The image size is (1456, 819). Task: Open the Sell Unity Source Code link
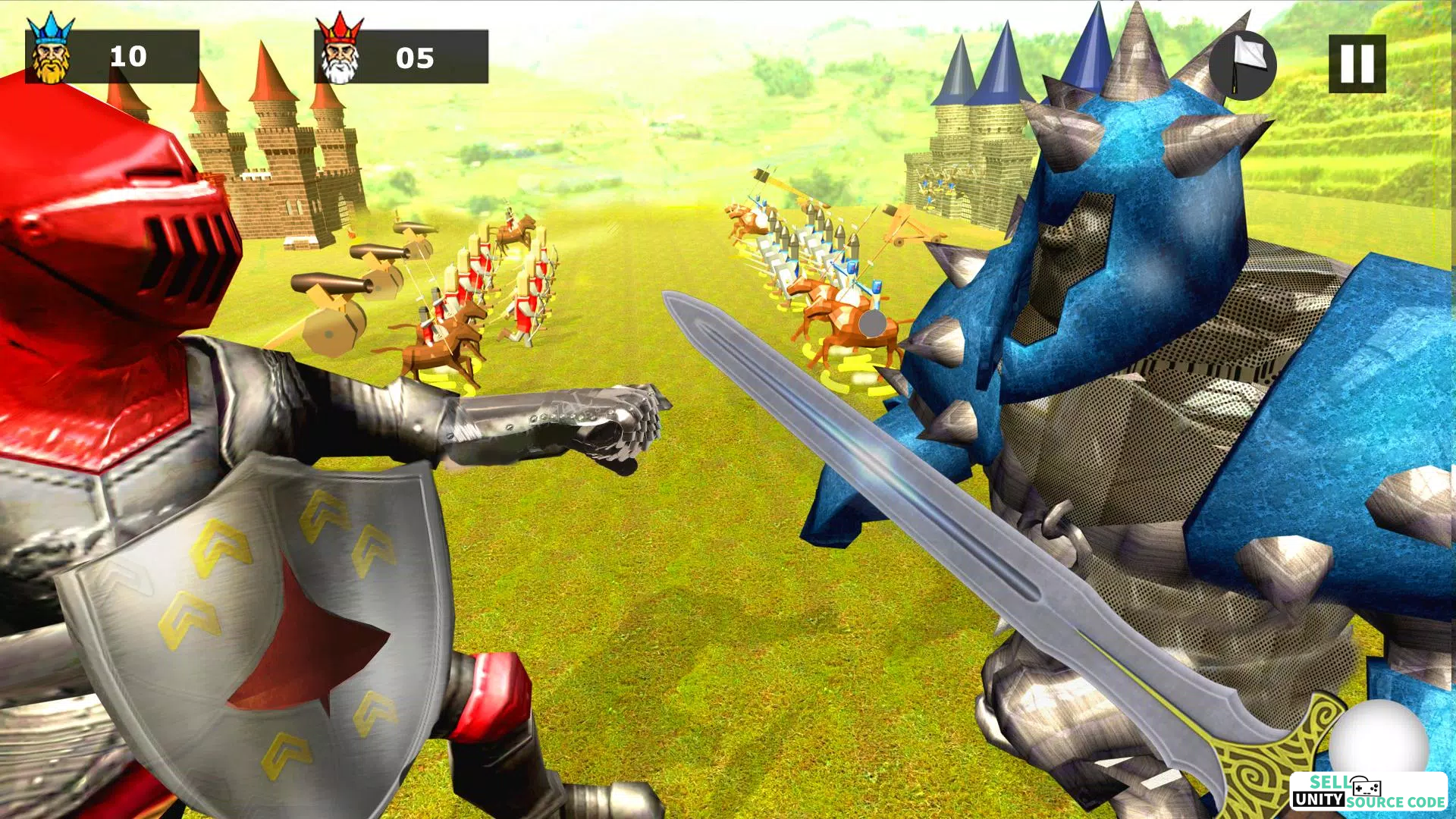pos(1368,792)
